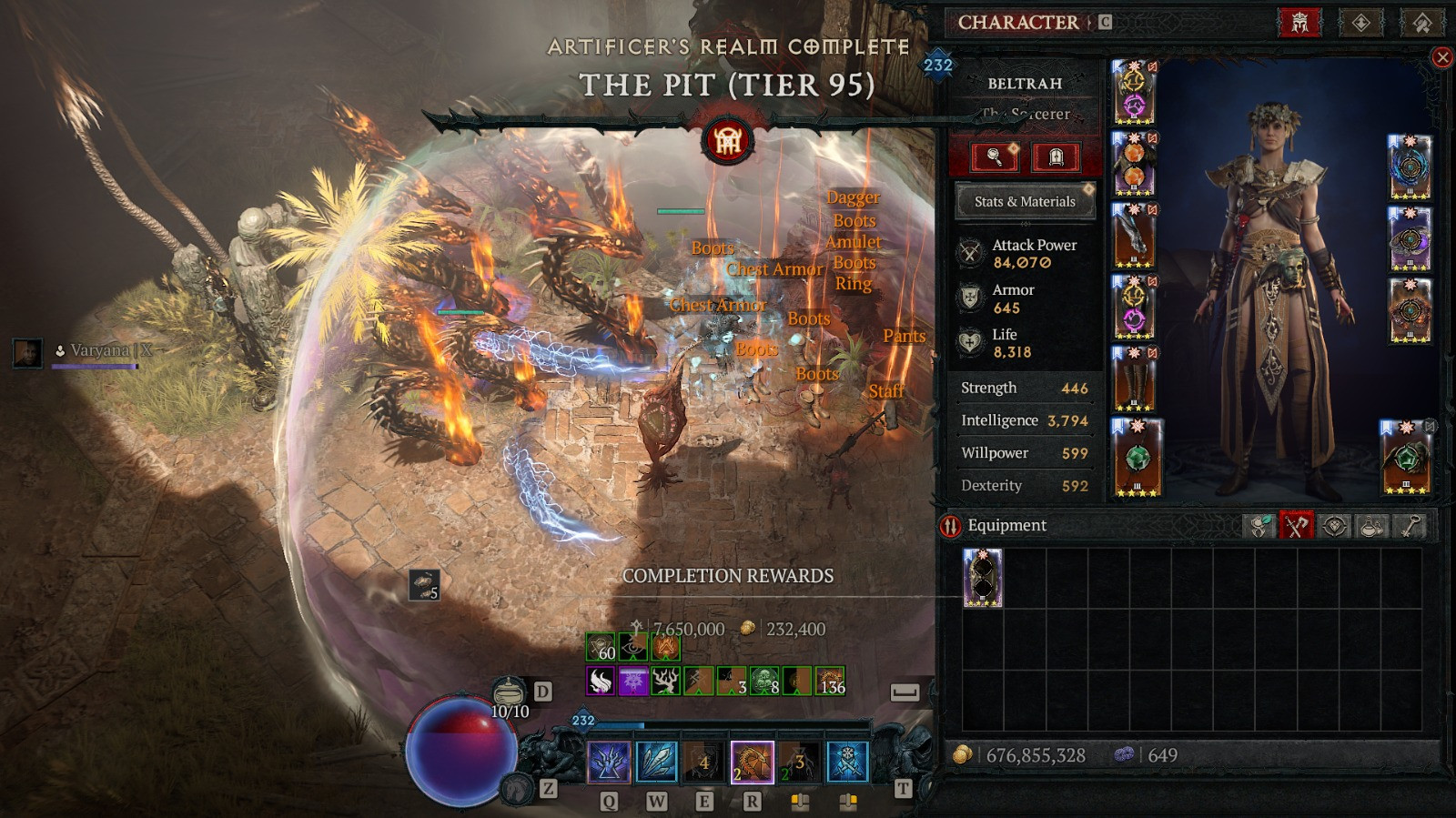Screen dimensions: 1456x818
Task: Open the key items inventory tab
Action: (1410, 525)
